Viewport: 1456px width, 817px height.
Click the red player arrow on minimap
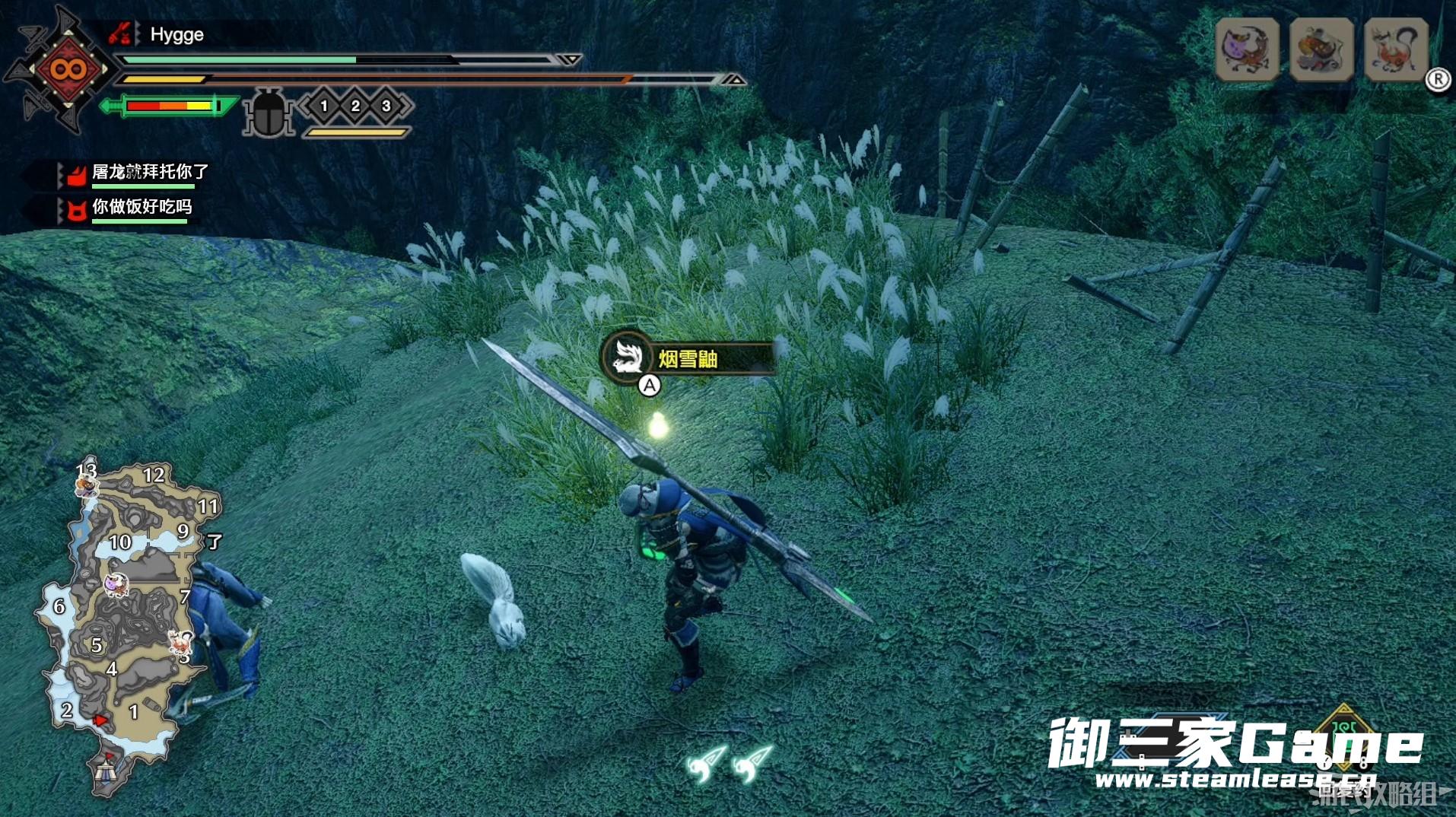(x=100, y=720)
